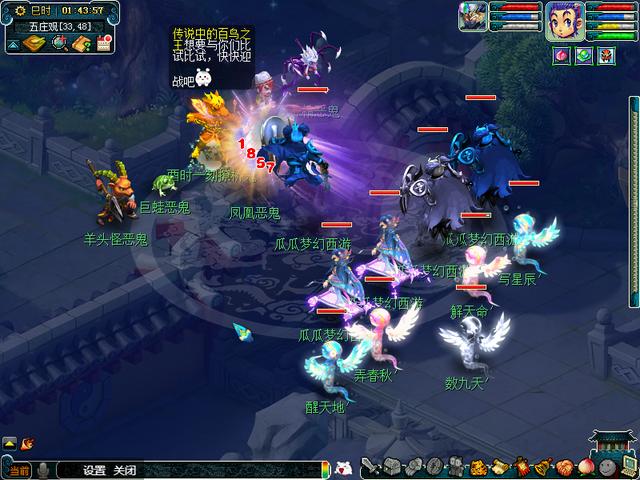Click the red mask buff icon
640x480 pixels.
click(x=605, y=54)
